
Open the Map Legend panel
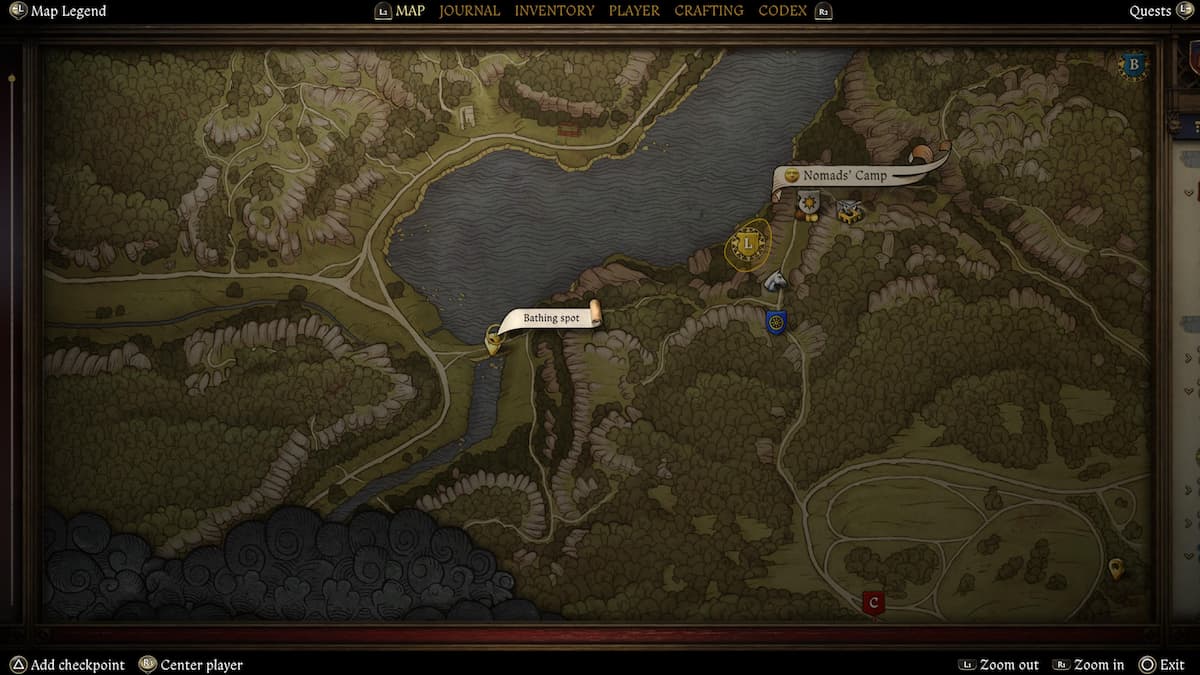67,11
